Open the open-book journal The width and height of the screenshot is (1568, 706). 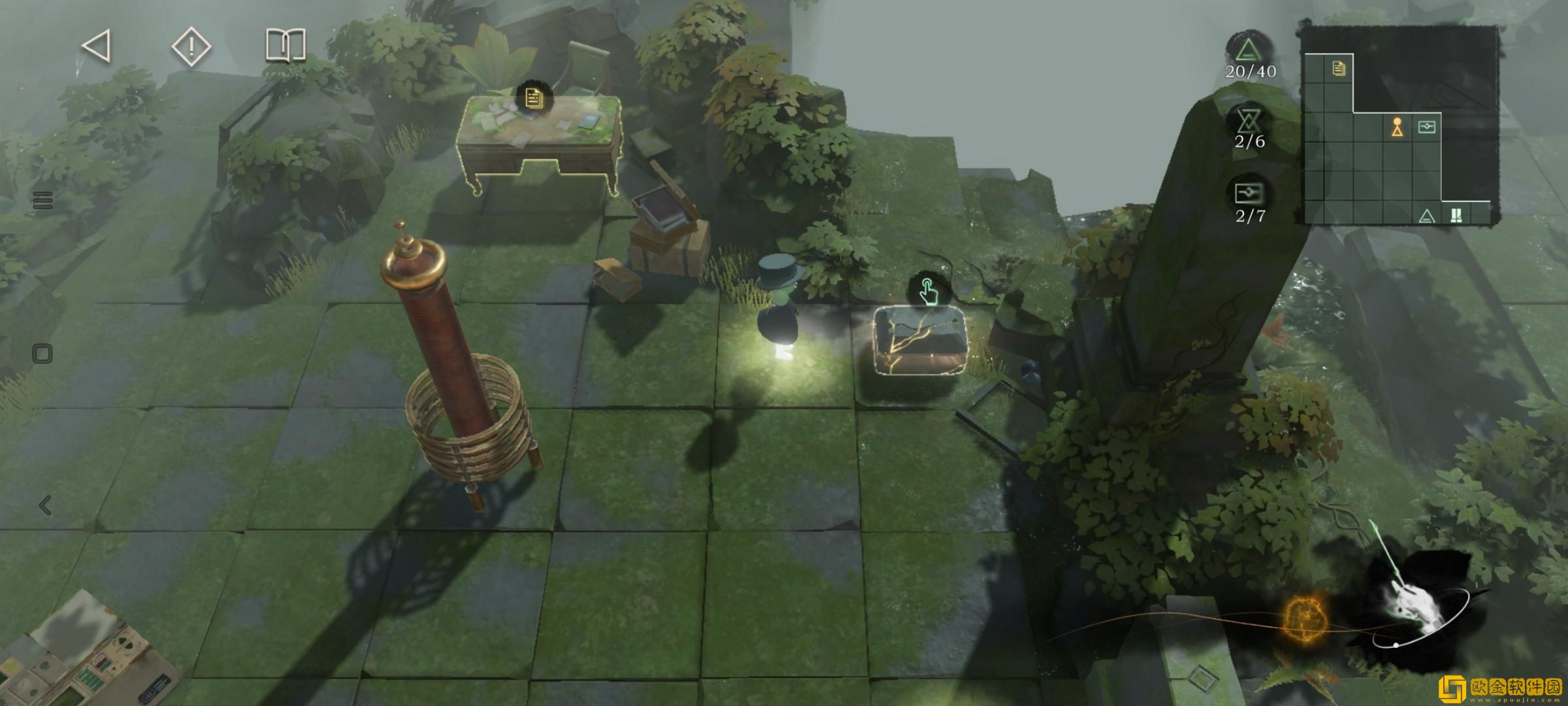286,45
